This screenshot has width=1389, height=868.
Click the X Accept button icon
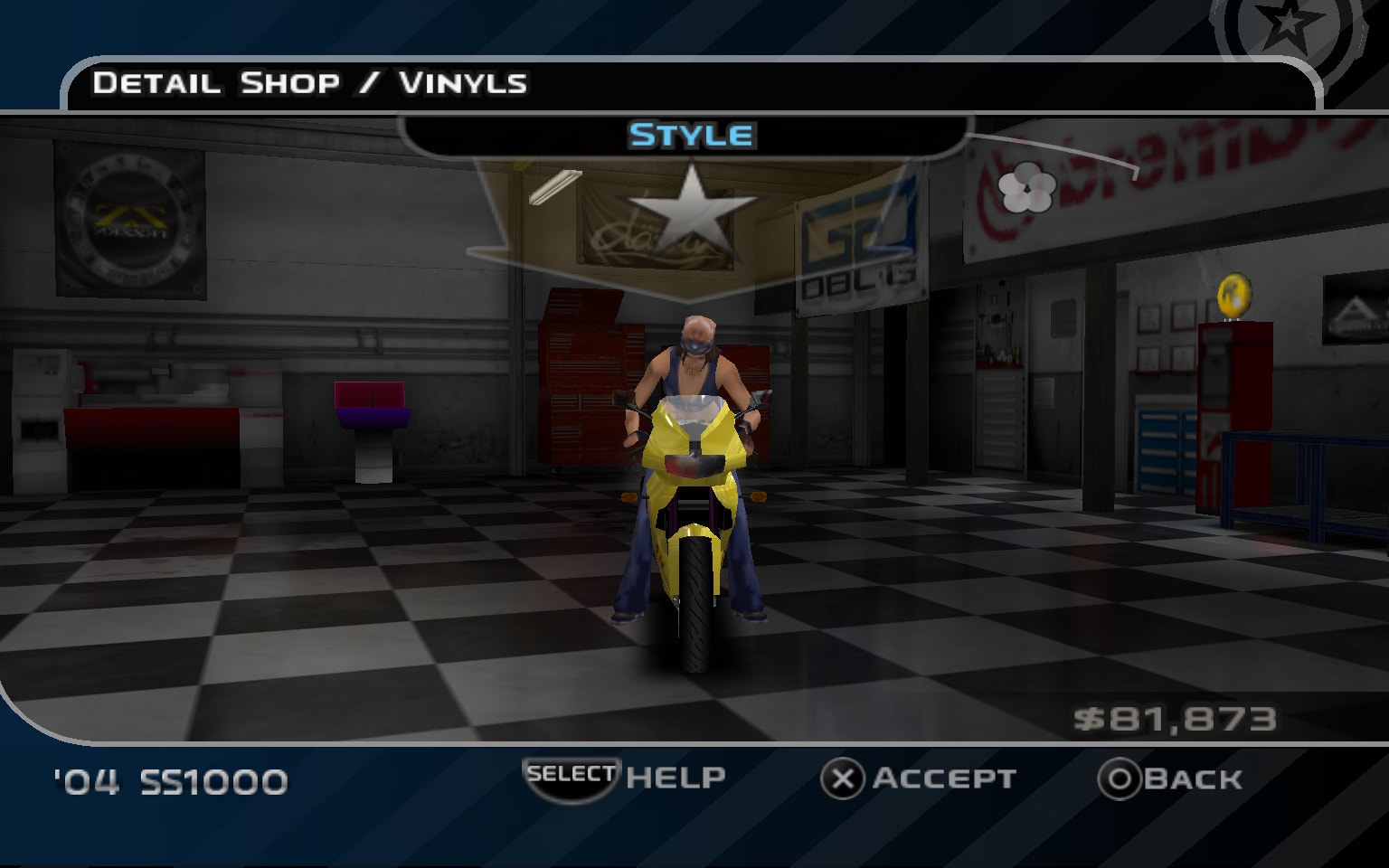pyautogui.click(x=844, y=778)
